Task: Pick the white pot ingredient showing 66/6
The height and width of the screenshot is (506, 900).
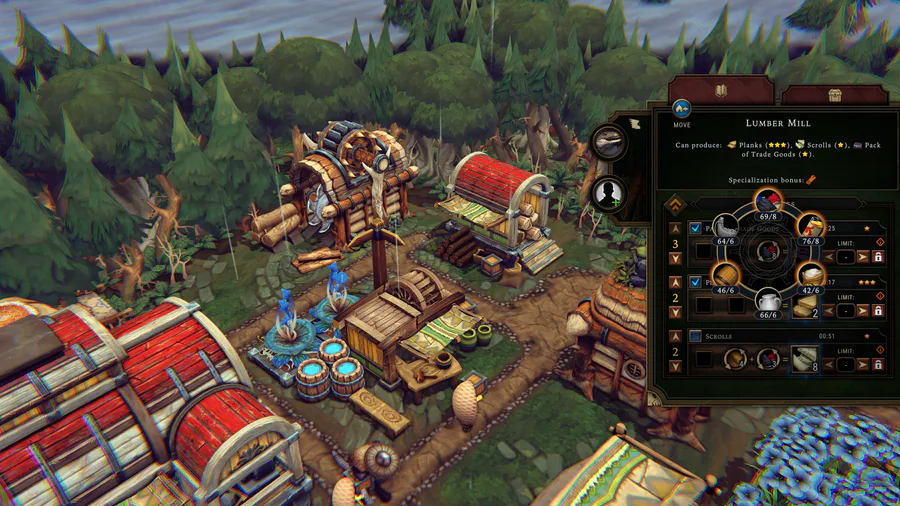Action: point(767,301)
